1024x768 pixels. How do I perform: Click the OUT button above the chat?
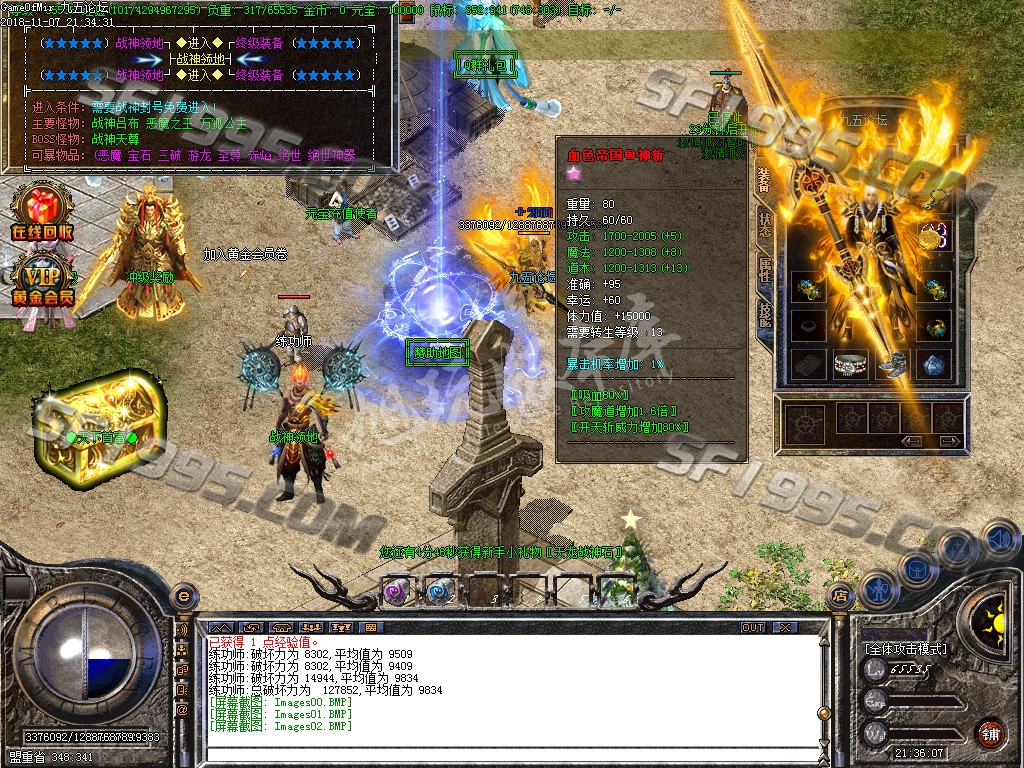(752, 627)
